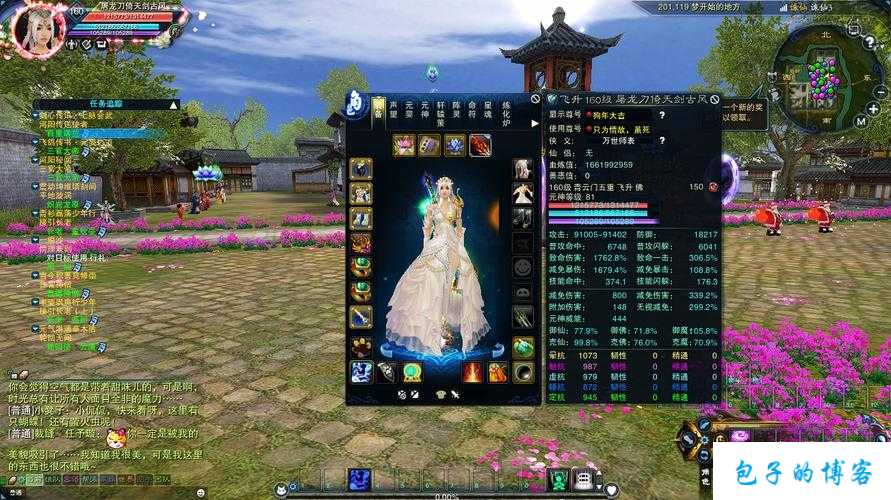The image size is (891, 500).
Task: Switch to the 声望 reputation tab
Action: (x=392, y=111)
